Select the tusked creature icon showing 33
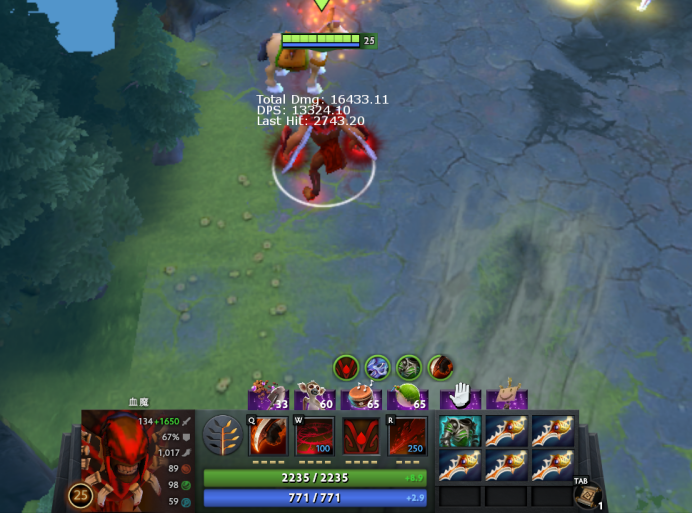Image resolution: width=692 pixels, height=513 pixels. pyautogui.click(x=268, y=398)
